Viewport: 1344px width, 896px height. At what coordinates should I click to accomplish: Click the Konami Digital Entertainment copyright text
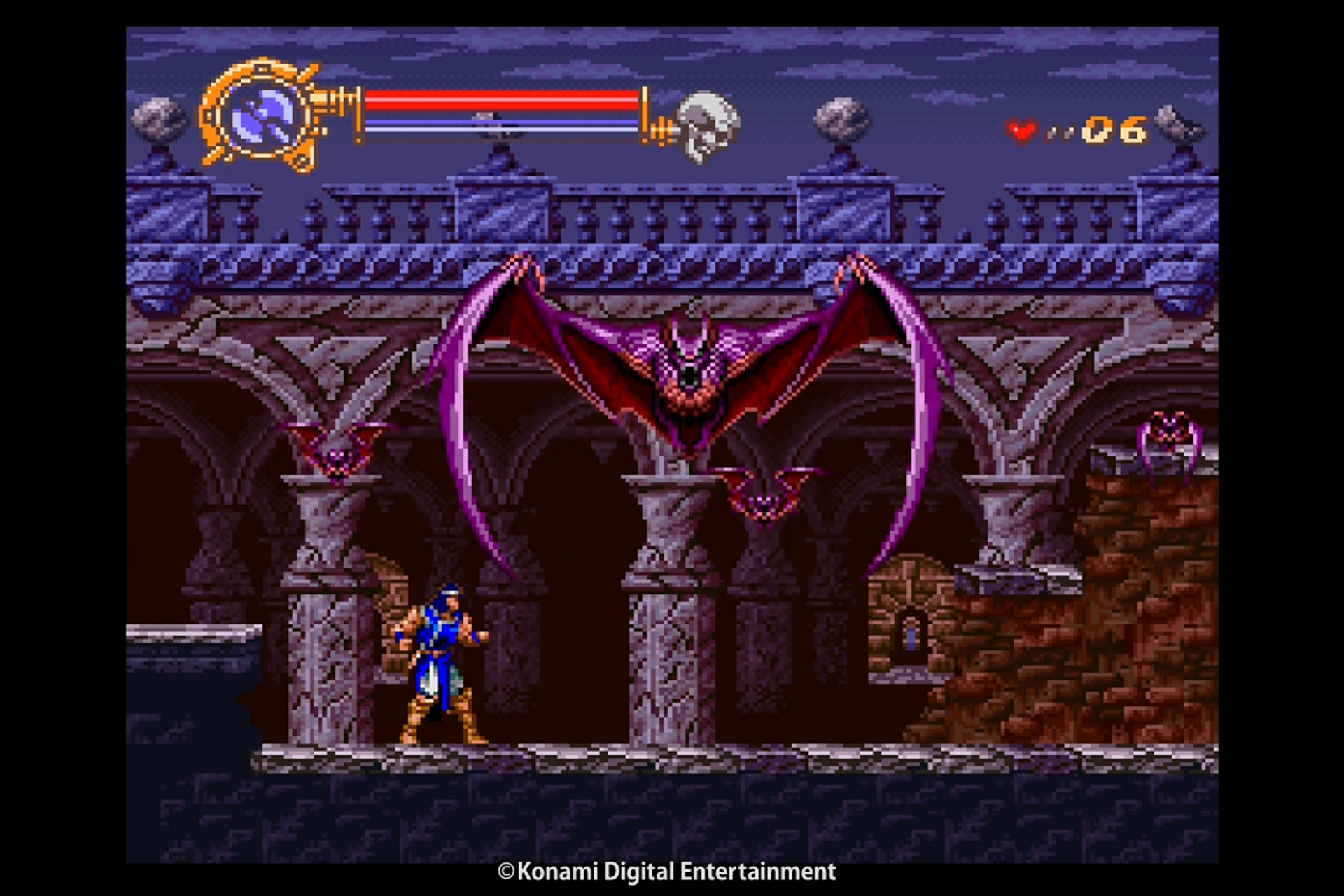point(666,872)
